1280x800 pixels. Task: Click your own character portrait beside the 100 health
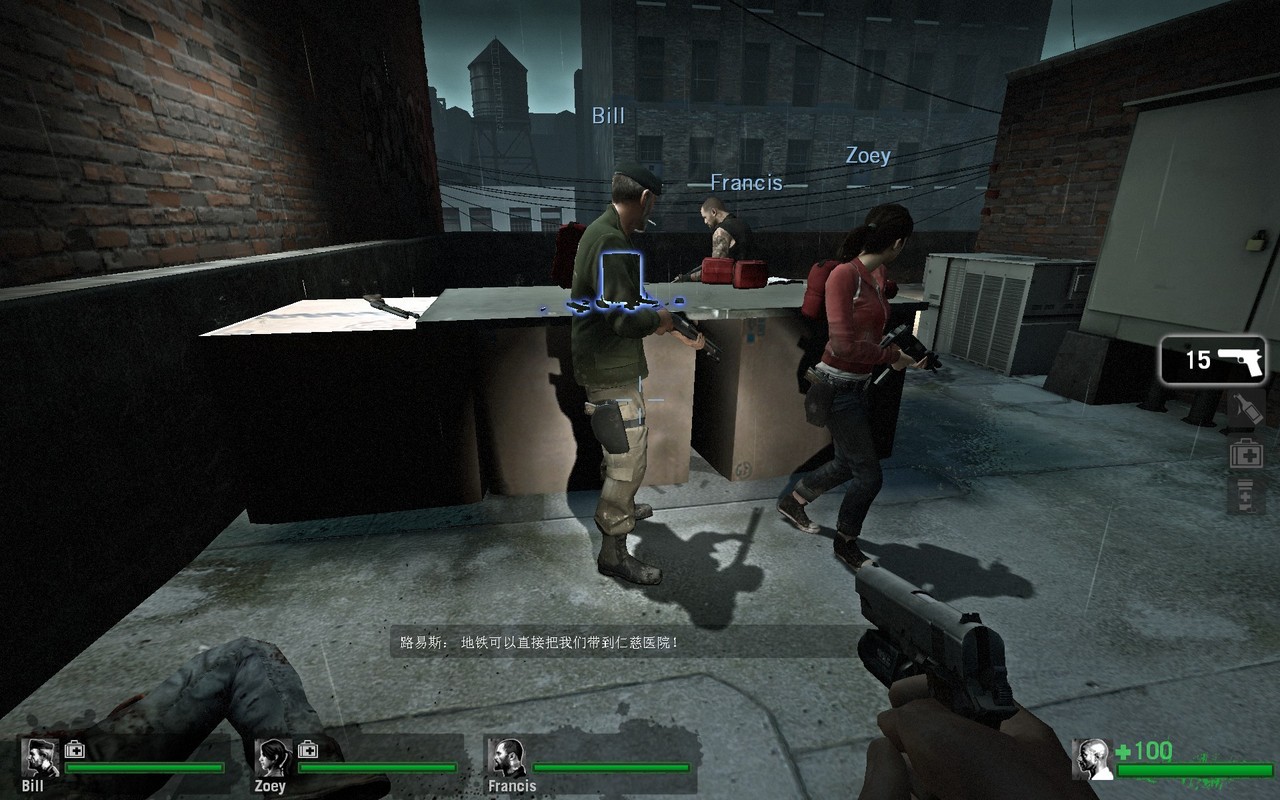point(1092,759)
